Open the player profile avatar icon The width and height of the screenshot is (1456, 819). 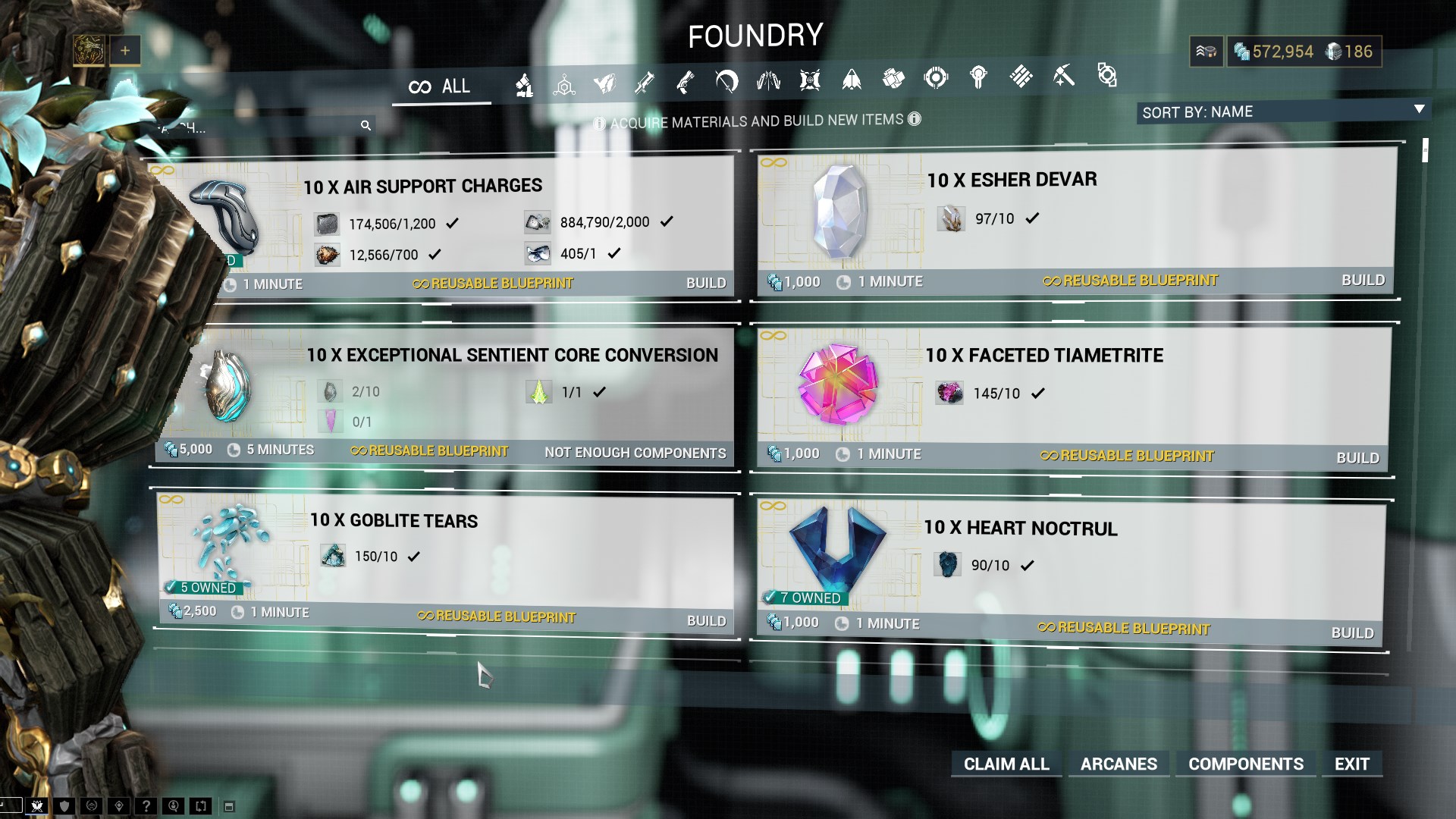pyautogui.click(x=89, y=51)
